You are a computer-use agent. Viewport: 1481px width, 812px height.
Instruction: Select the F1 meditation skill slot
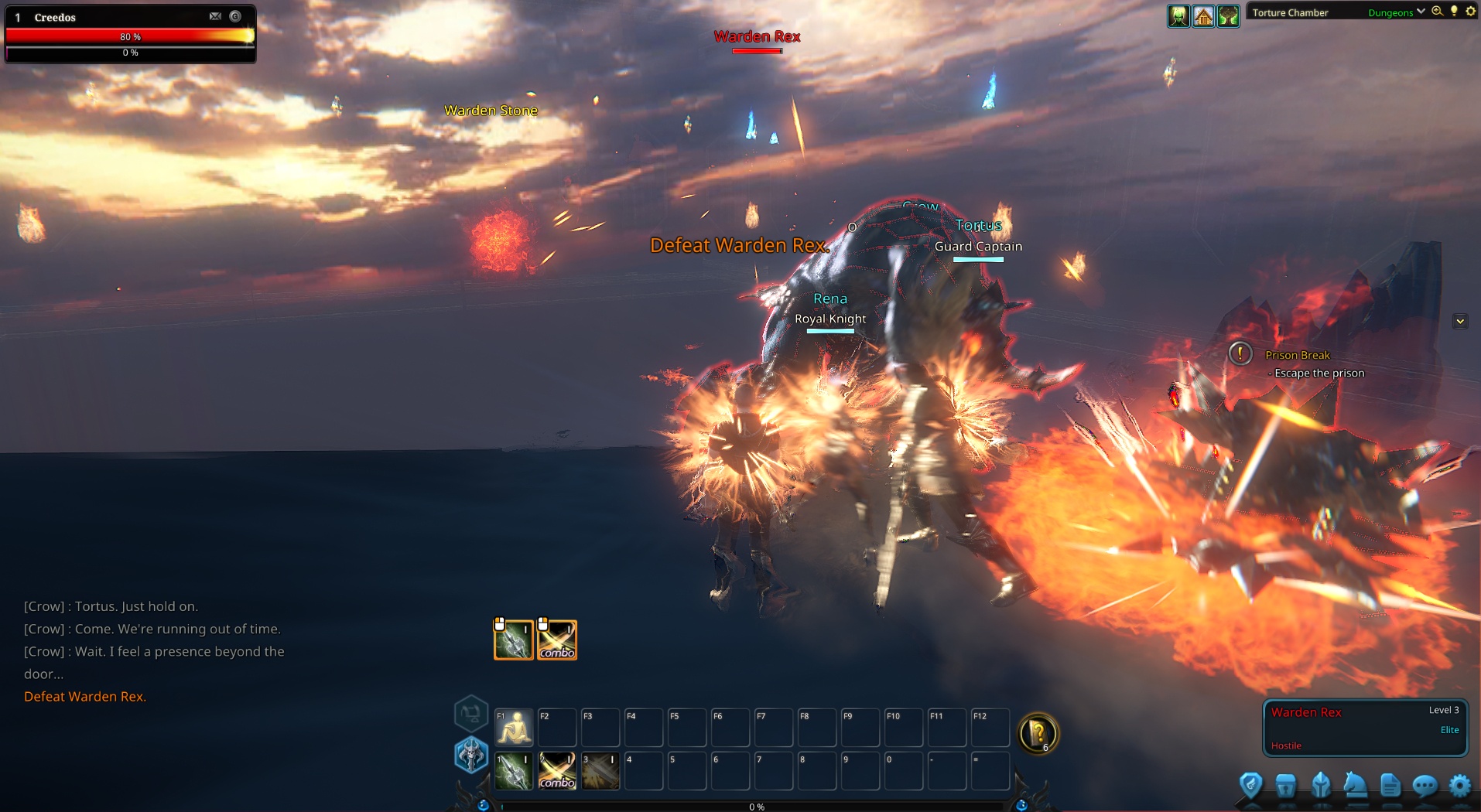click(513, 727)
